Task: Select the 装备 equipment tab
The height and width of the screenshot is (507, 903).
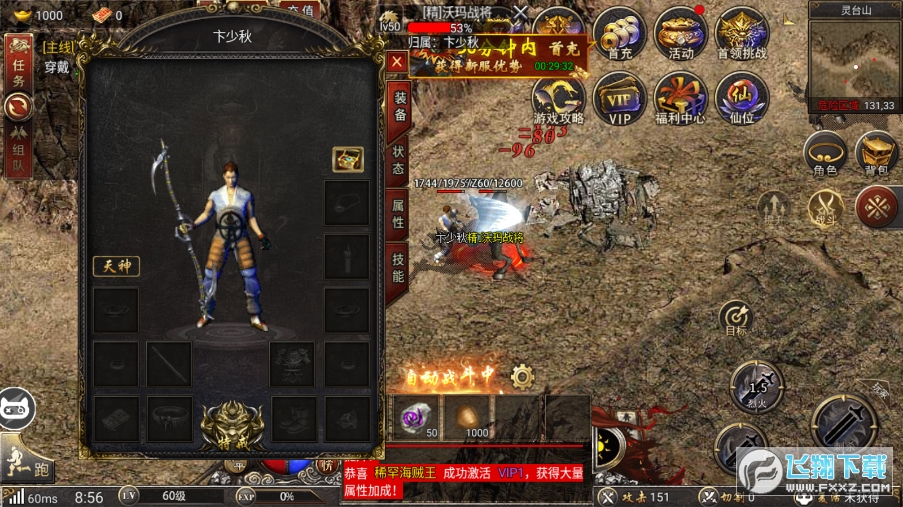Action: [x=398, y=107]
